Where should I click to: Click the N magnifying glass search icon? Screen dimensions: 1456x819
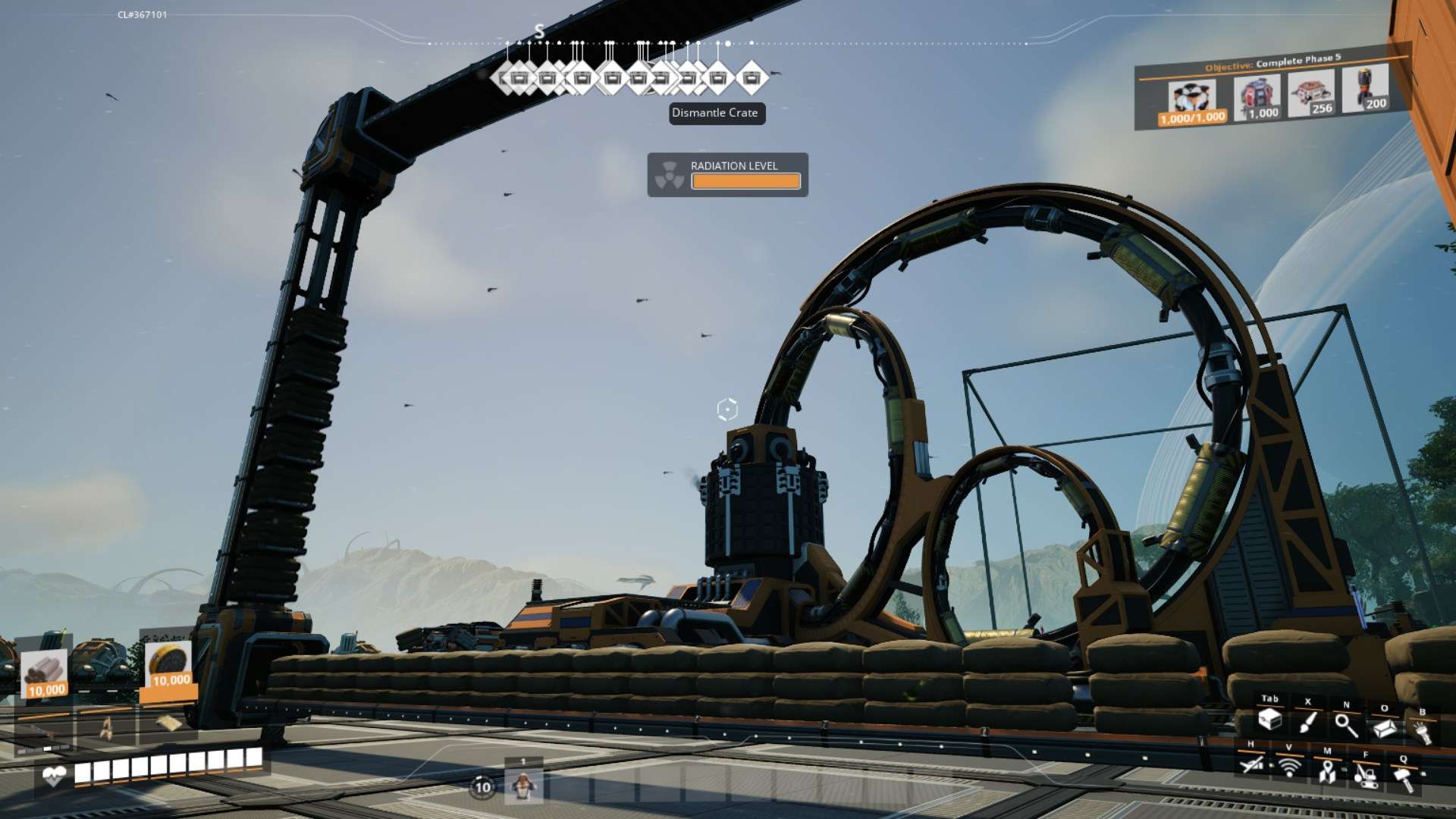(x=1348, y=726)
